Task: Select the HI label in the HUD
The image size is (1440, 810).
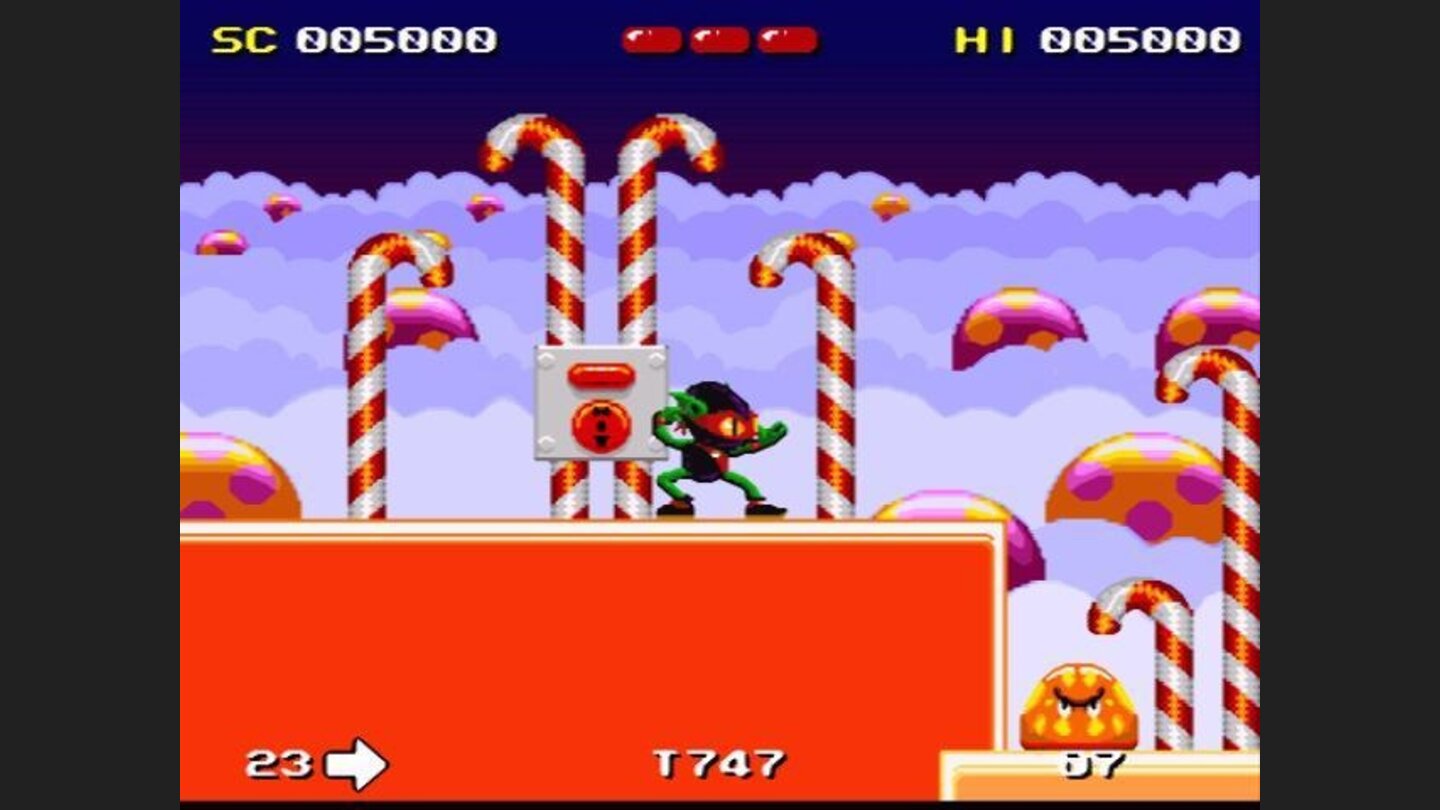Action: tap(985, 38)
